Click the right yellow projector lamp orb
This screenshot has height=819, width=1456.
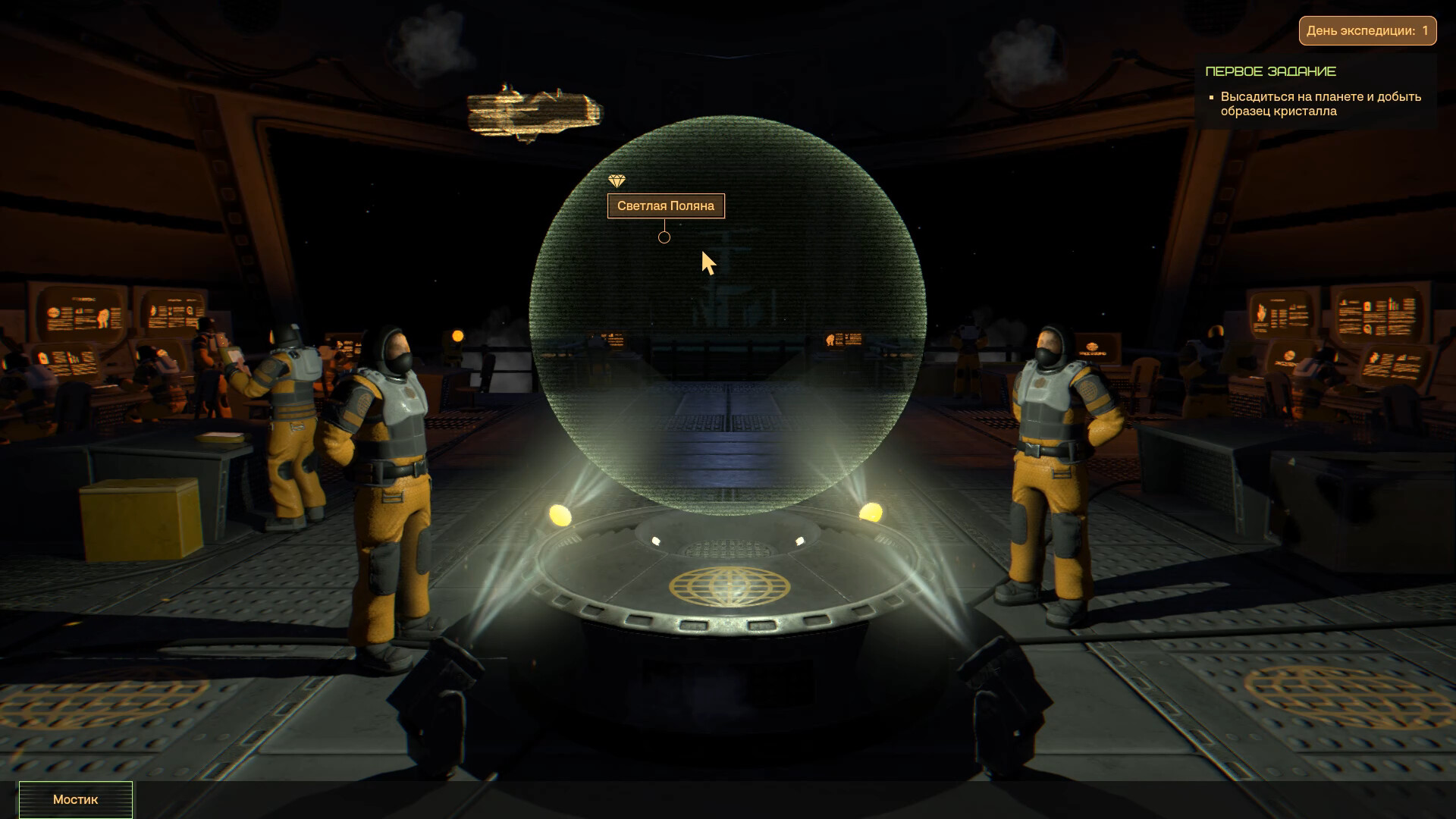point(871,513)
